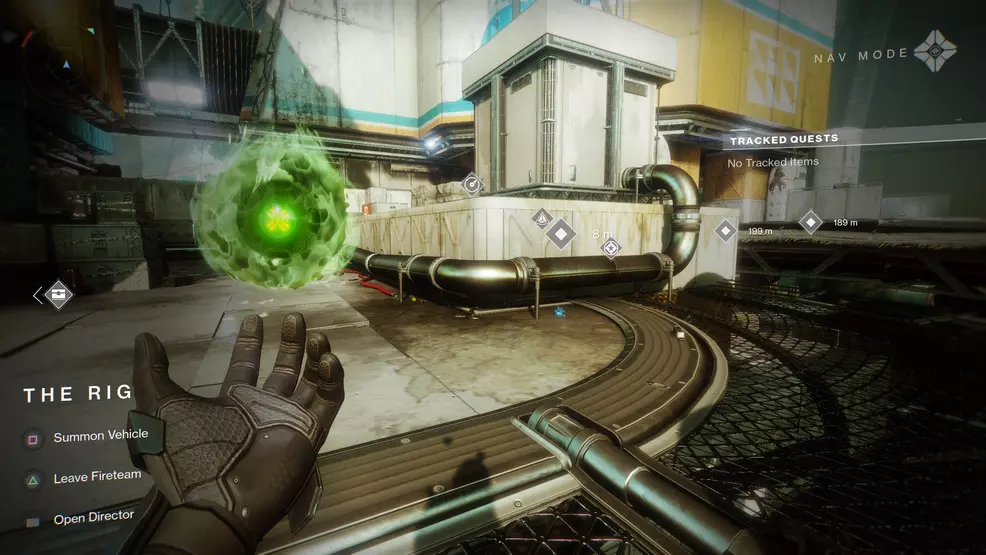
Task: Select the waypoint marker labeled 189 m
Action: 810,222
